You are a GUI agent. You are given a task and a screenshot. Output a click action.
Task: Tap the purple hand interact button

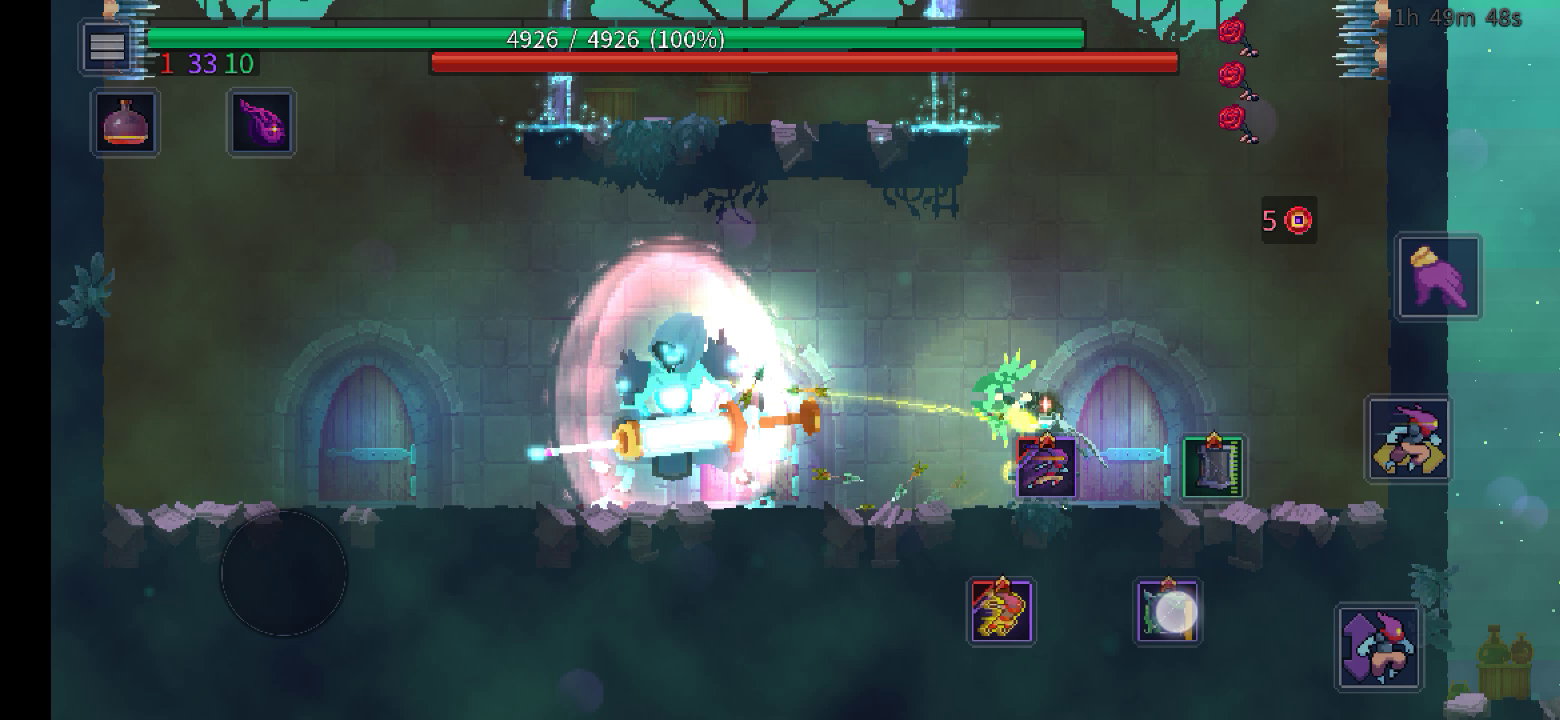(x=1438, y=277)
